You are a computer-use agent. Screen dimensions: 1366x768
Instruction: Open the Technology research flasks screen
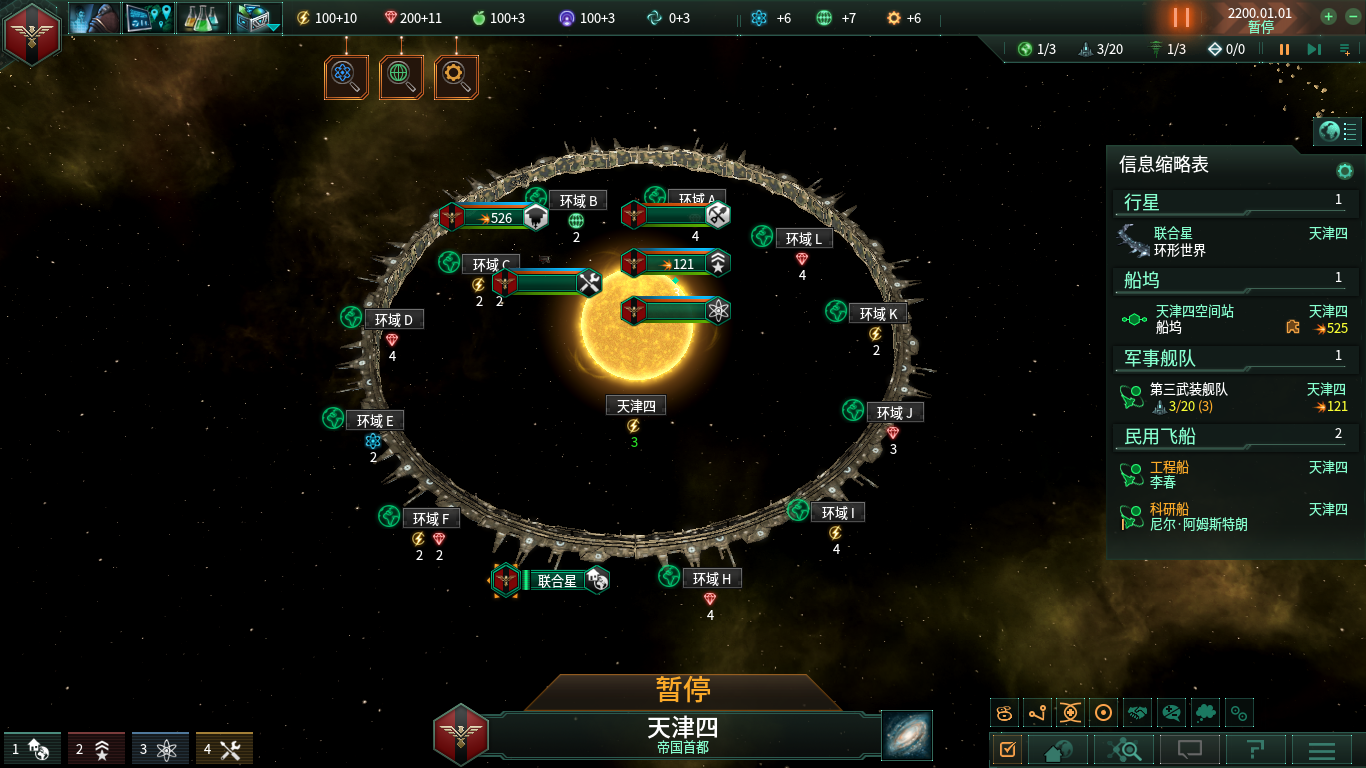(203, 18)
